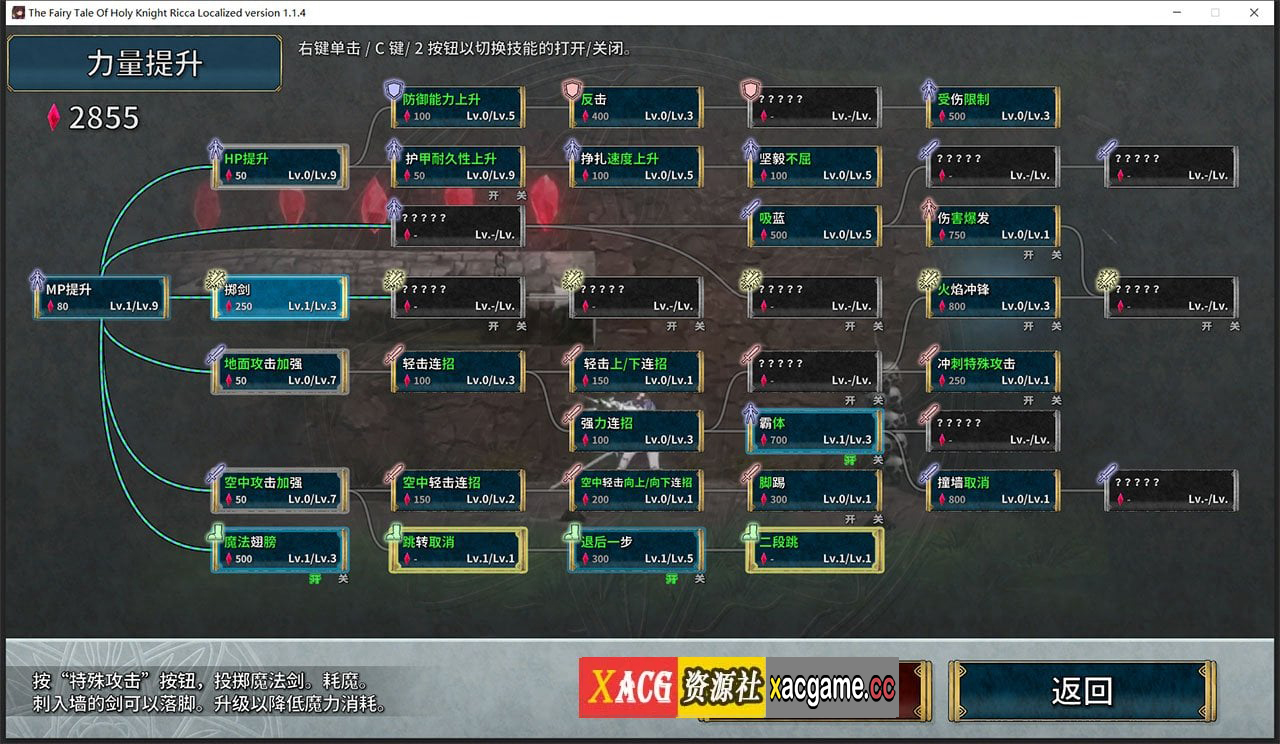Close the game window
This screenshot has width=1280, height=744.
[x=1254, y=12]
